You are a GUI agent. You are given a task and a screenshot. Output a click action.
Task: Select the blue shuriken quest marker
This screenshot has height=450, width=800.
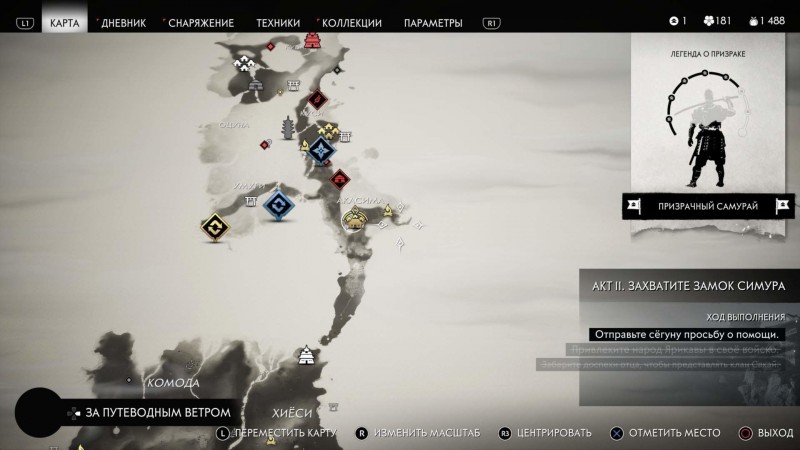[321, 151]
